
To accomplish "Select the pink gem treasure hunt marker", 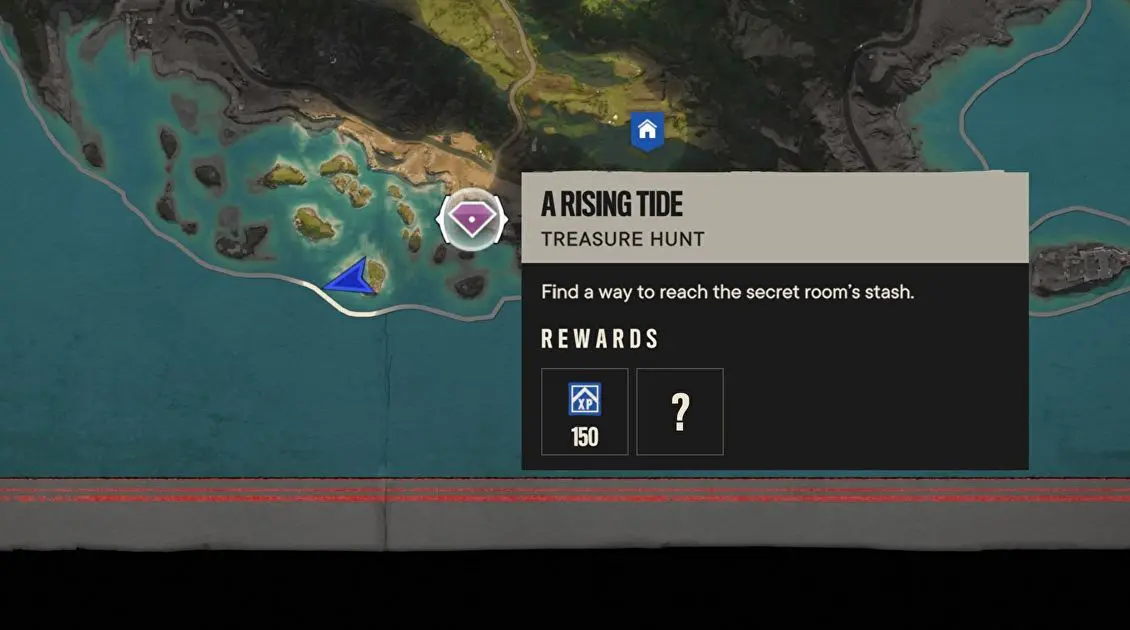I will (472, 218).
